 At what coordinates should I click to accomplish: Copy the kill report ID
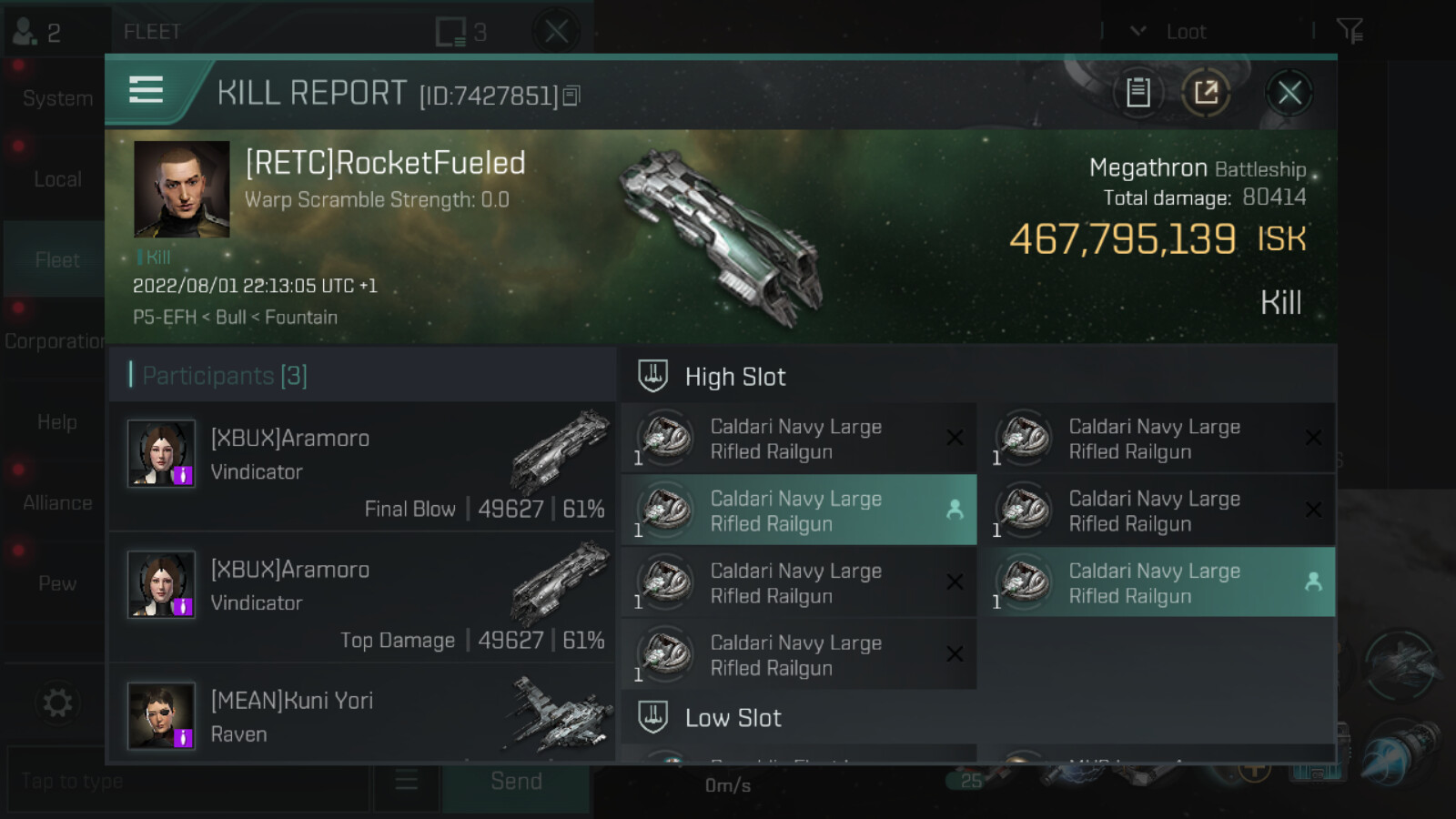tap(571, 96)
